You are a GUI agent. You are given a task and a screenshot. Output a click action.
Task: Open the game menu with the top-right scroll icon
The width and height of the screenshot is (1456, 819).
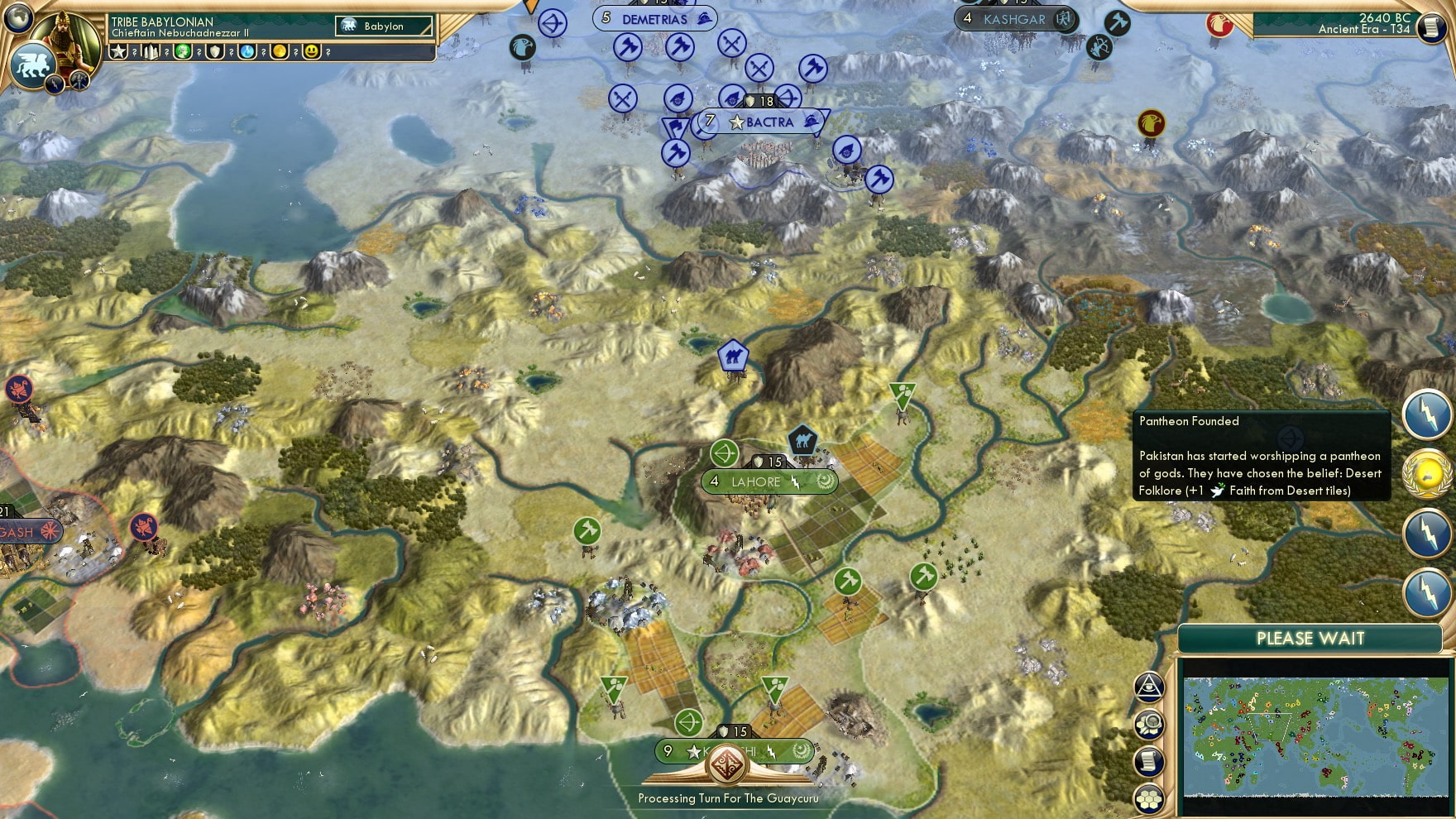pyautogui.click(x=1431, y=29)
